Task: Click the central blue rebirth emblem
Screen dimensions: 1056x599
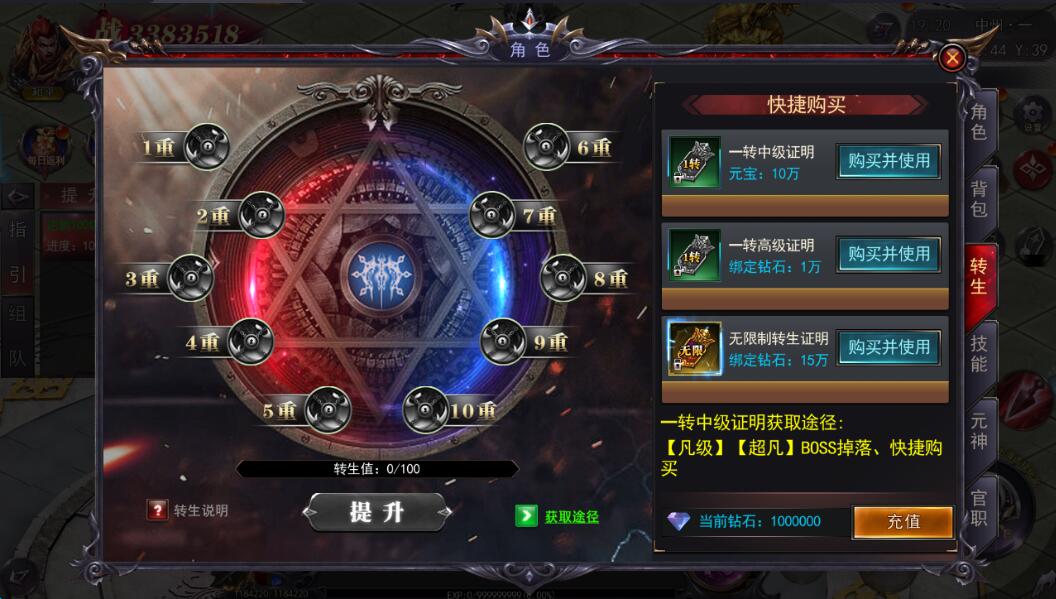Action: (376, 275)
